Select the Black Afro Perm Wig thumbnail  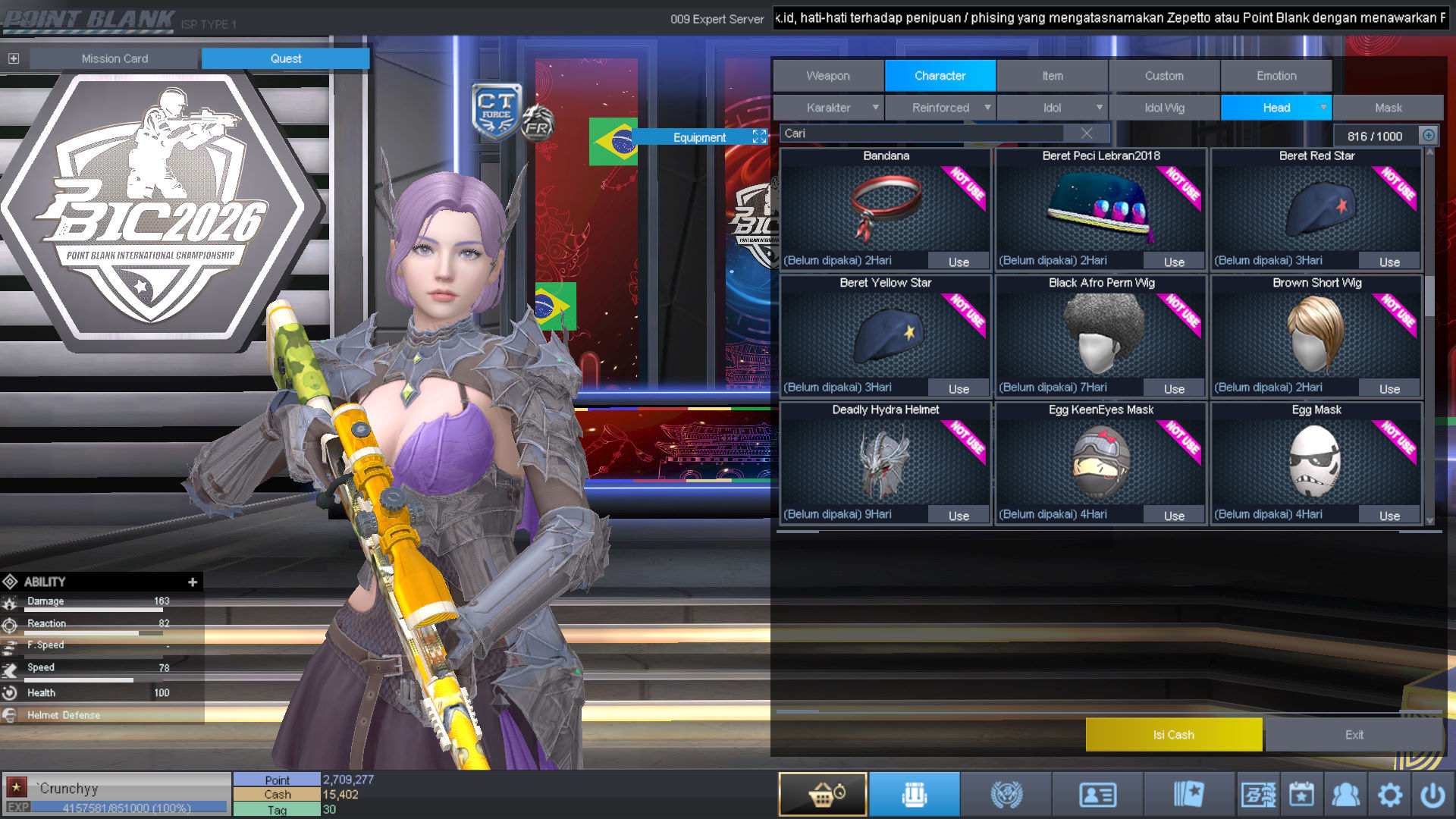(1101, 334)
